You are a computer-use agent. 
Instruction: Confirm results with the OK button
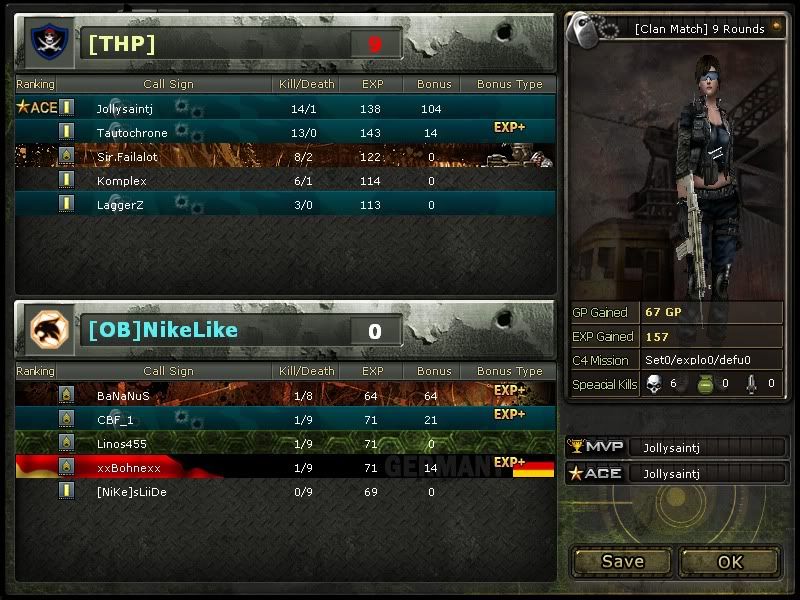730,562
